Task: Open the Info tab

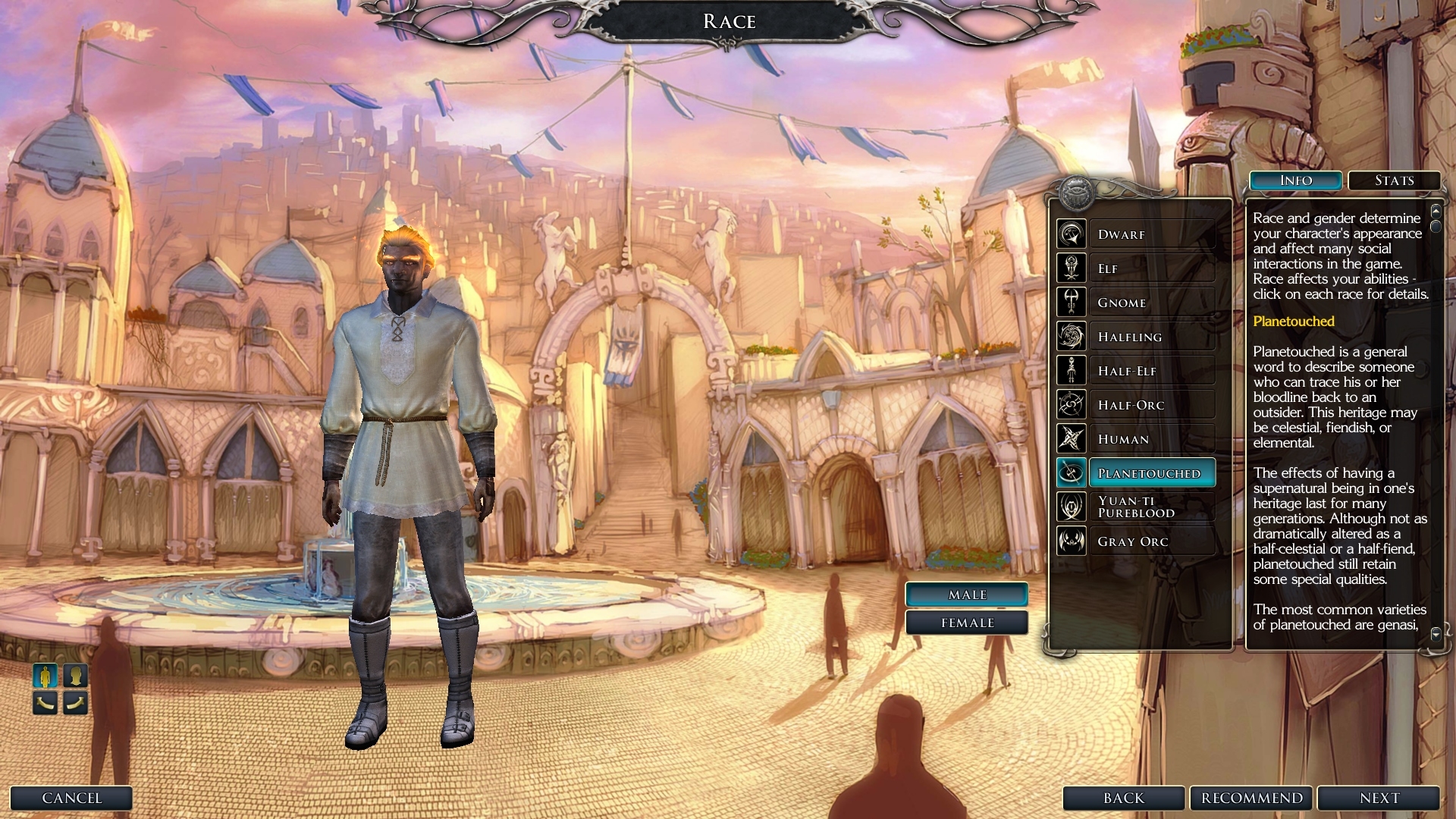Action: [x=1296, y=180]
